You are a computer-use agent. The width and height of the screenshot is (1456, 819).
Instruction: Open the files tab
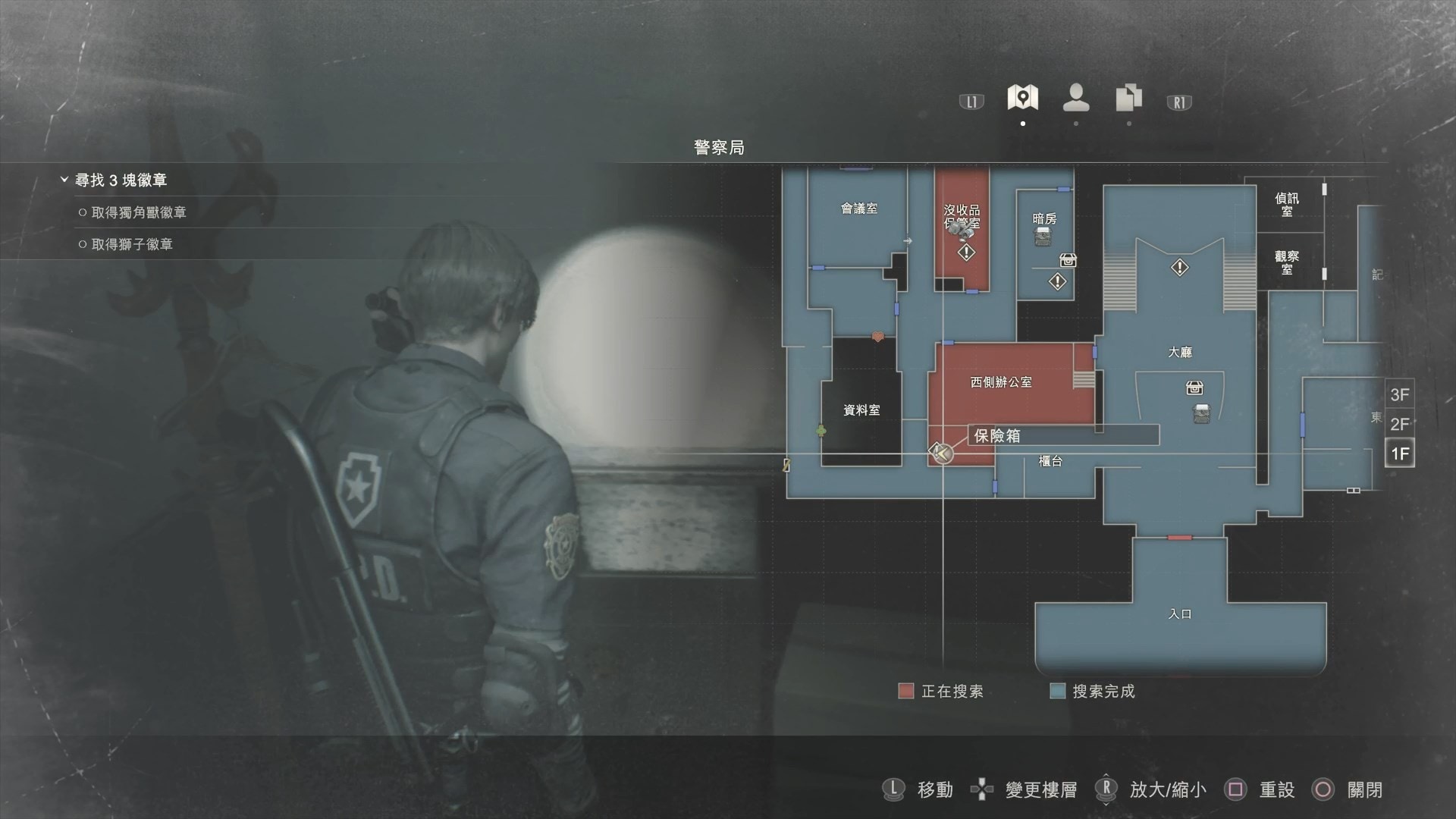coord(1128,98)
